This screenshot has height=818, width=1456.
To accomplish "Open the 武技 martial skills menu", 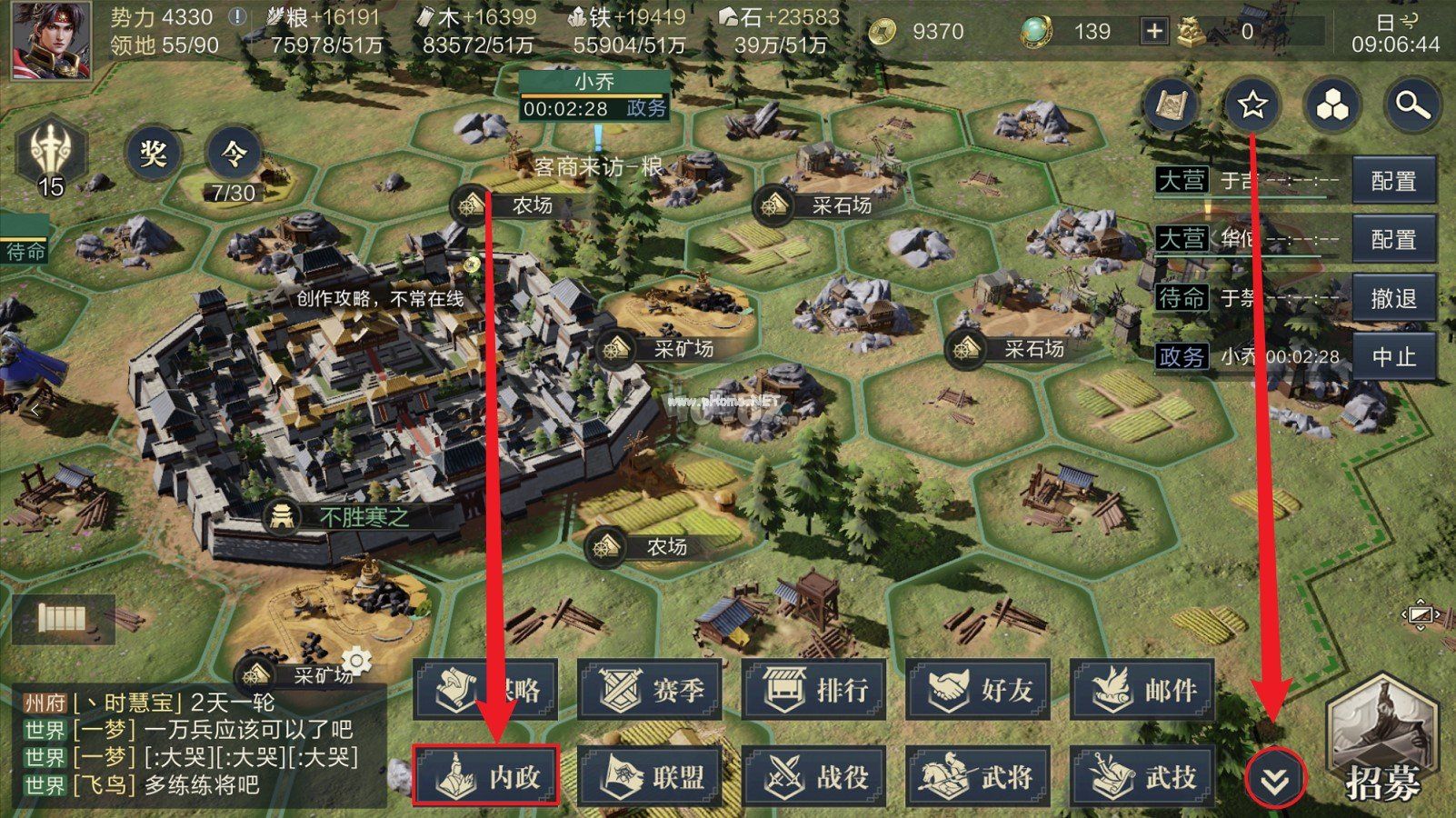I will pyautogui.click(x=1143, y=777).
